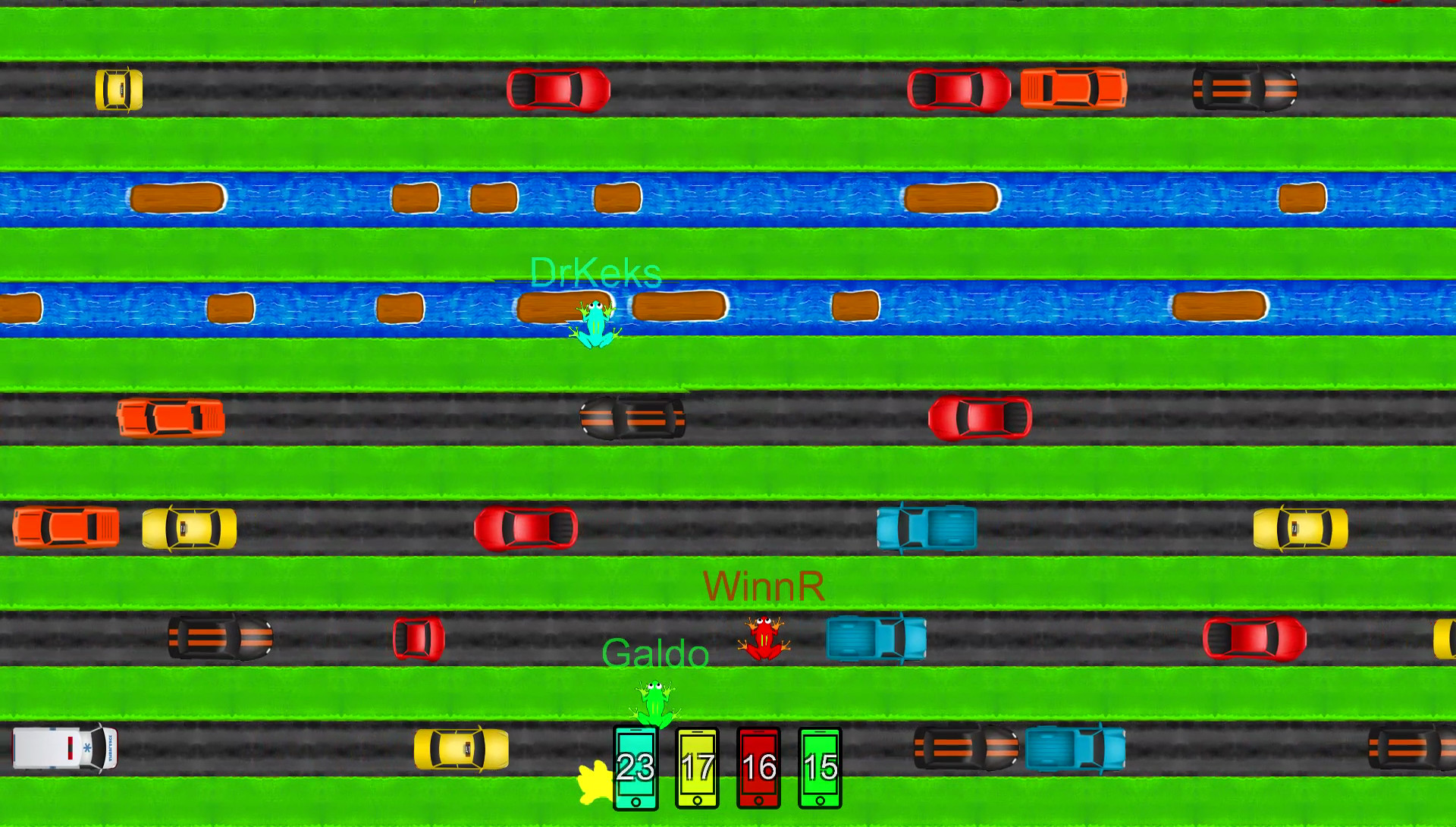Click the yellow phone showing 17
This screenshot has height=827, width=1456.
(x=696, y=769)
